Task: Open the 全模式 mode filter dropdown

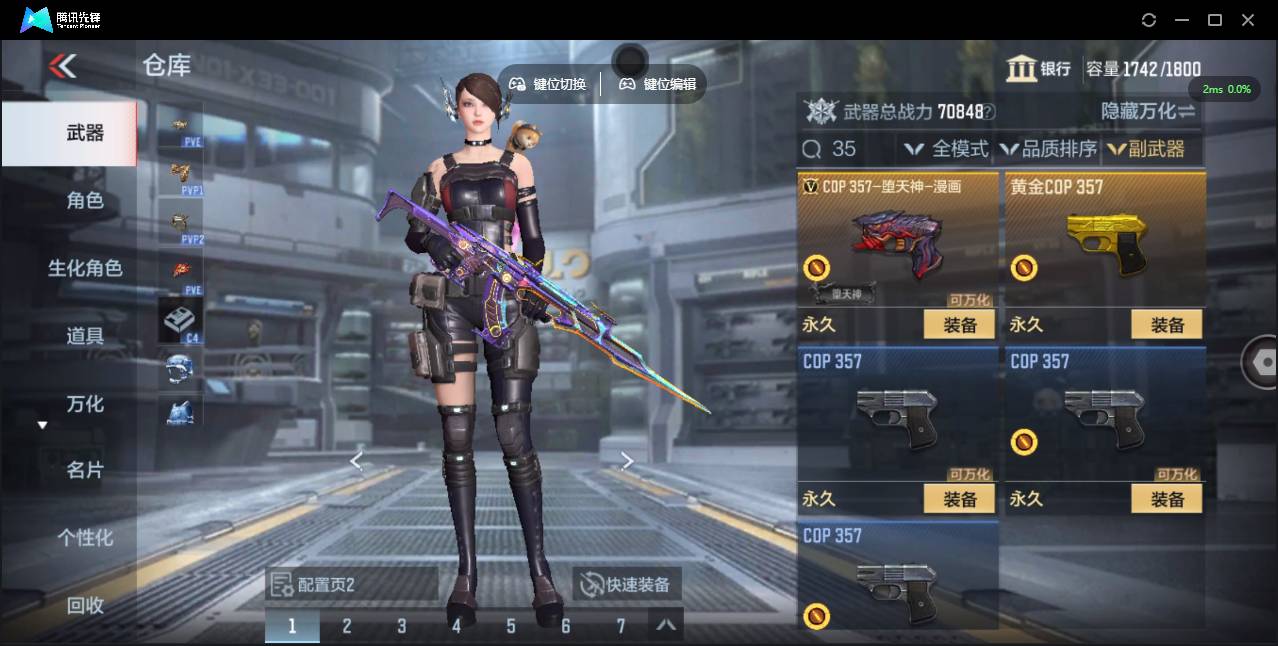Action: pyautogui.click(x=946, y=149)
